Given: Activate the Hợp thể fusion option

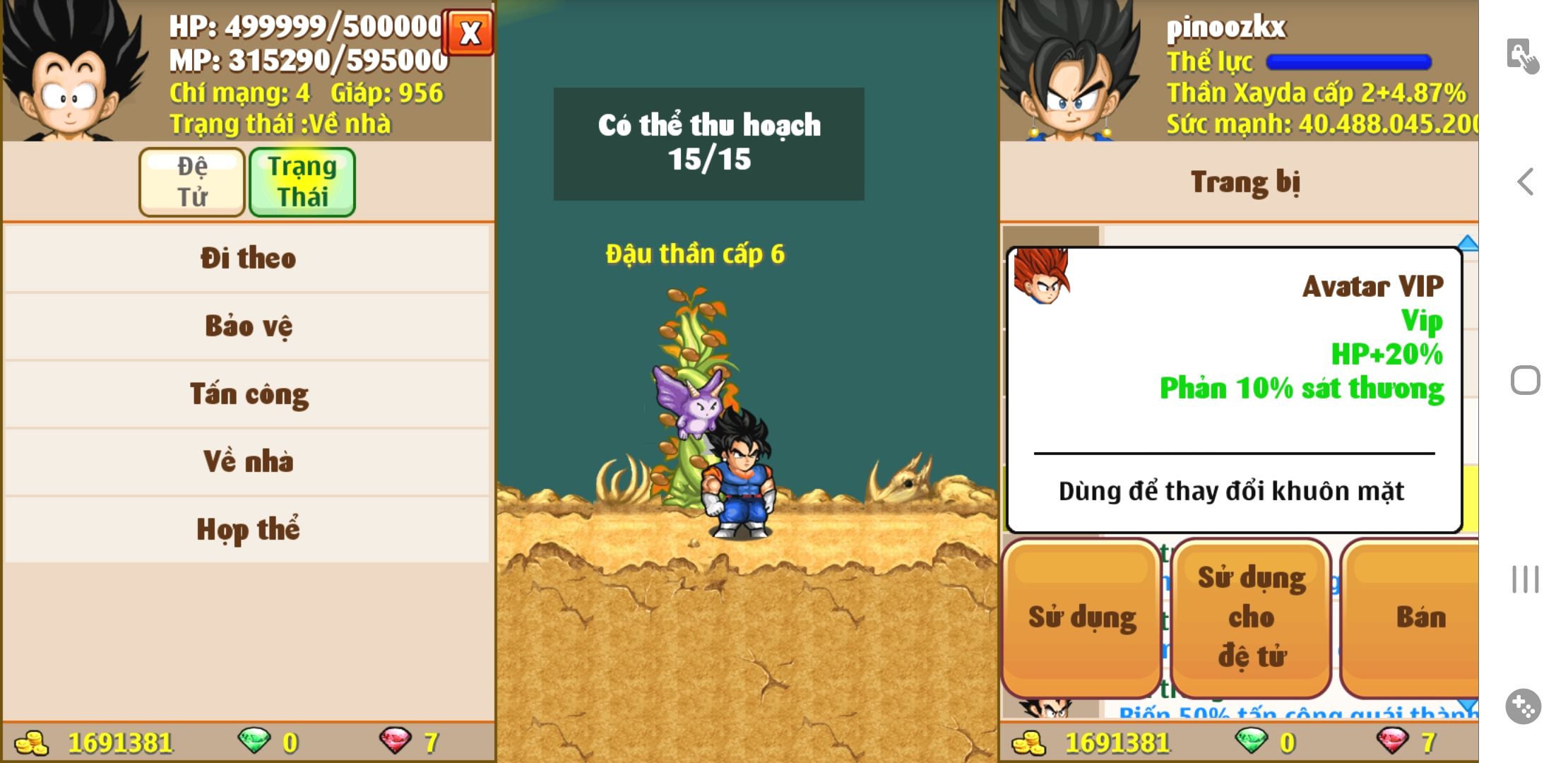Looking at the screenshot, I should coord(247,529).
